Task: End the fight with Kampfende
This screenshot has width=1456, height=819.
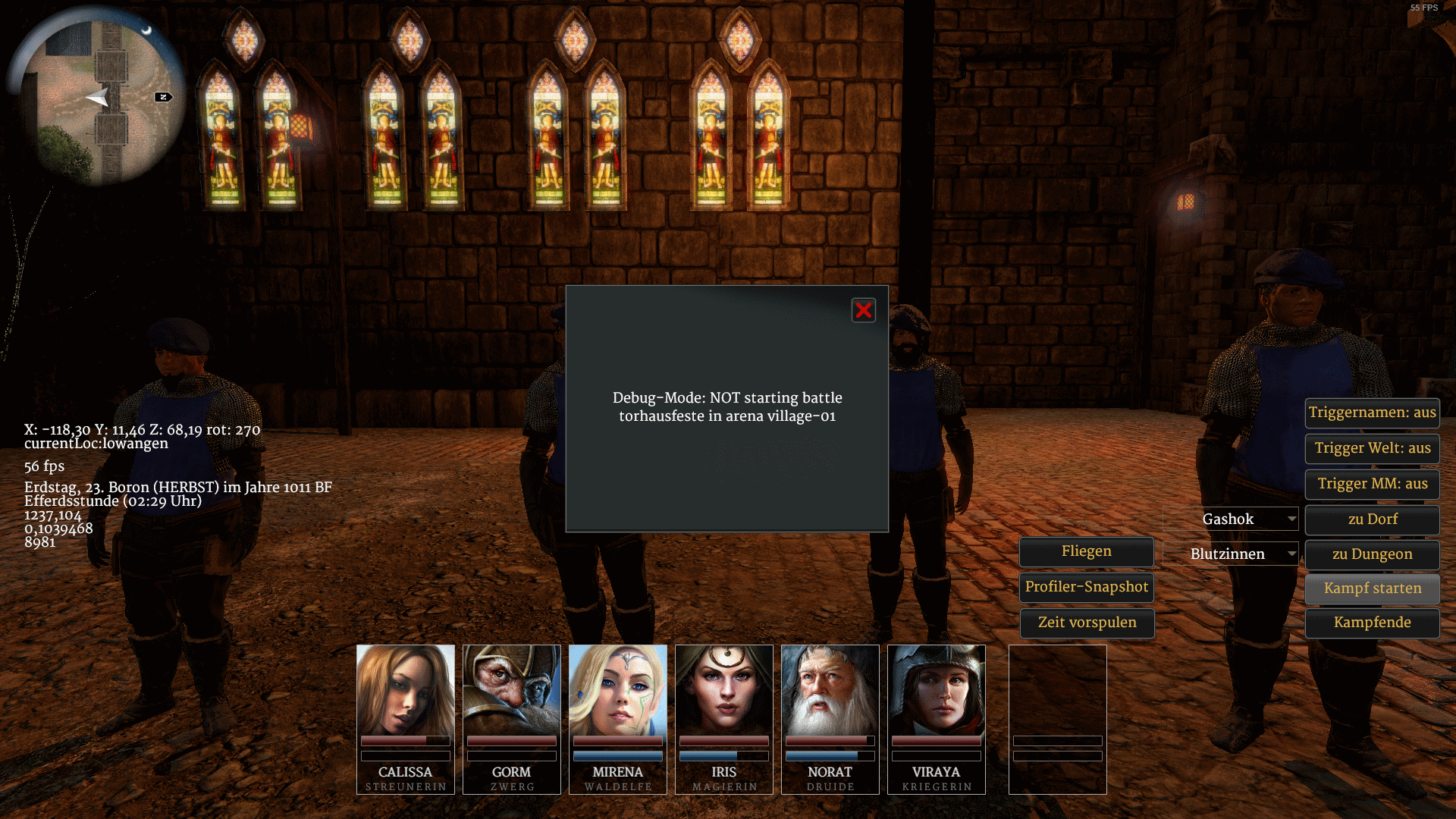Action: (x=1372, y=623)
